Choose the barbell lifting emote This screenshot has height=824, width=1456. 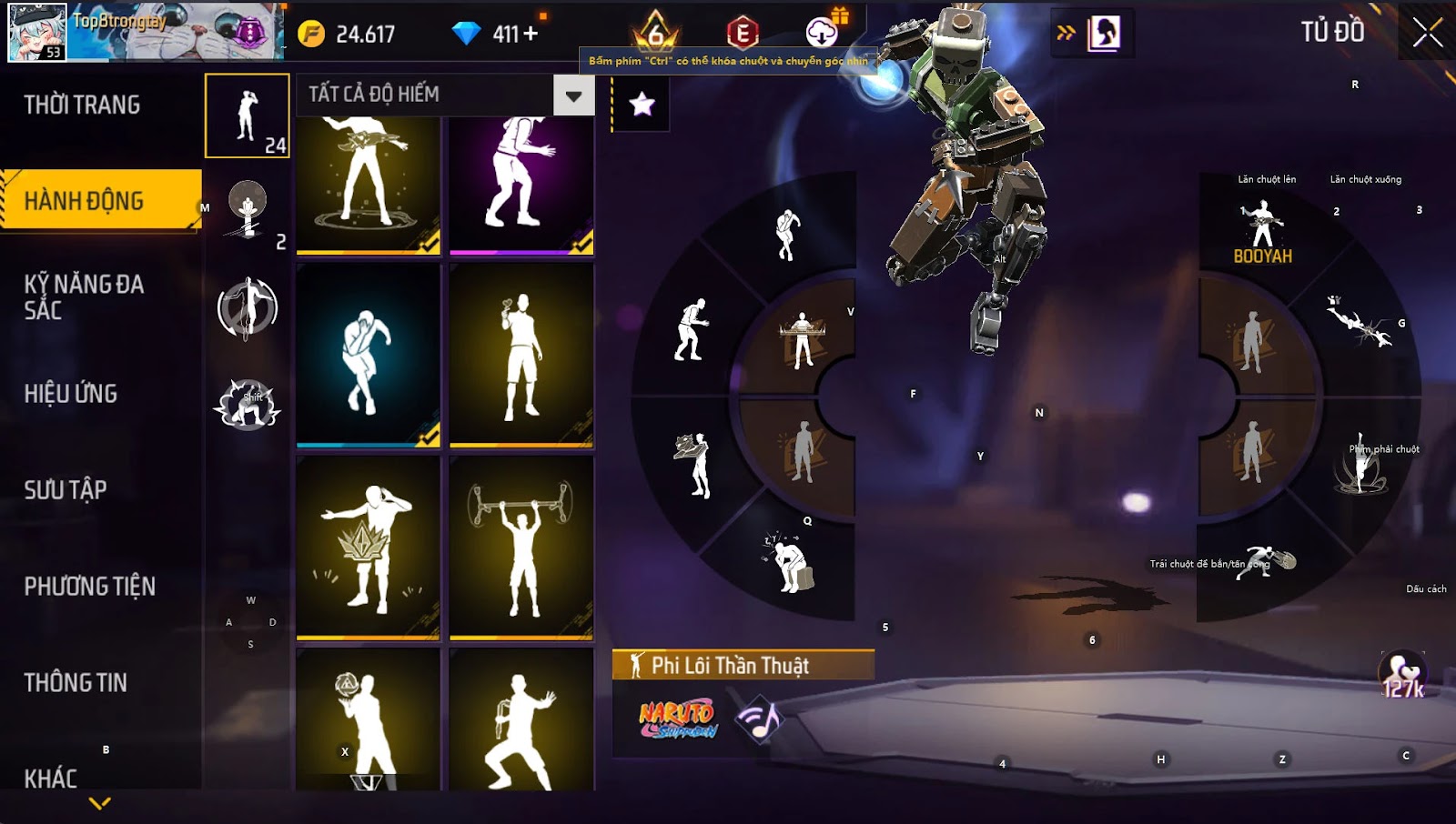click(x=521, y=548)
